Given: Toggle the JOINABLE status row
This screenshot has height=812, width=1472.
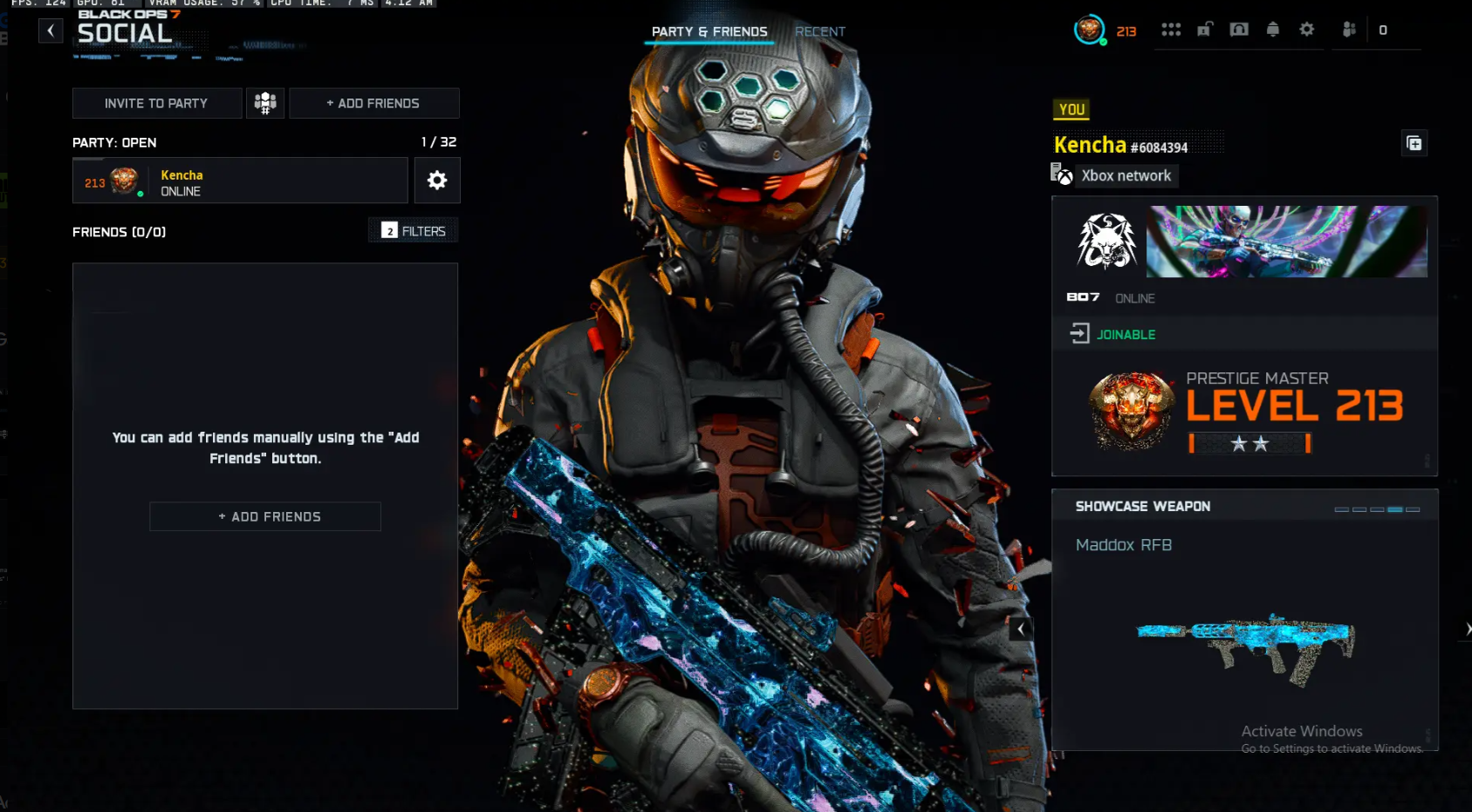Looking at the screenshot, I should 1126,334.
